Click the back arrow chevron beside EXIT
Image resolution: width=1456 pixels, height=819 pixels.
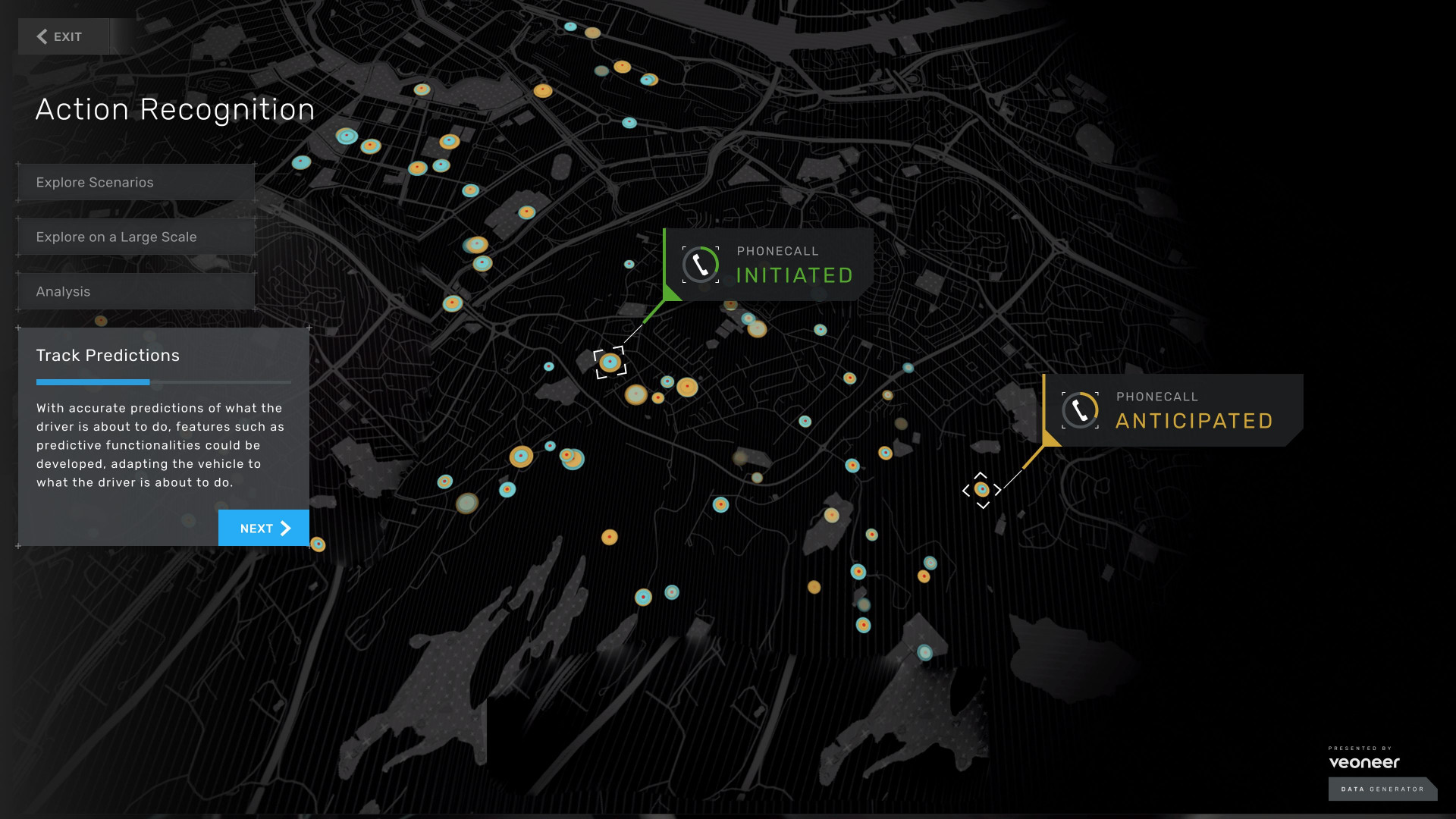[42, 36]
